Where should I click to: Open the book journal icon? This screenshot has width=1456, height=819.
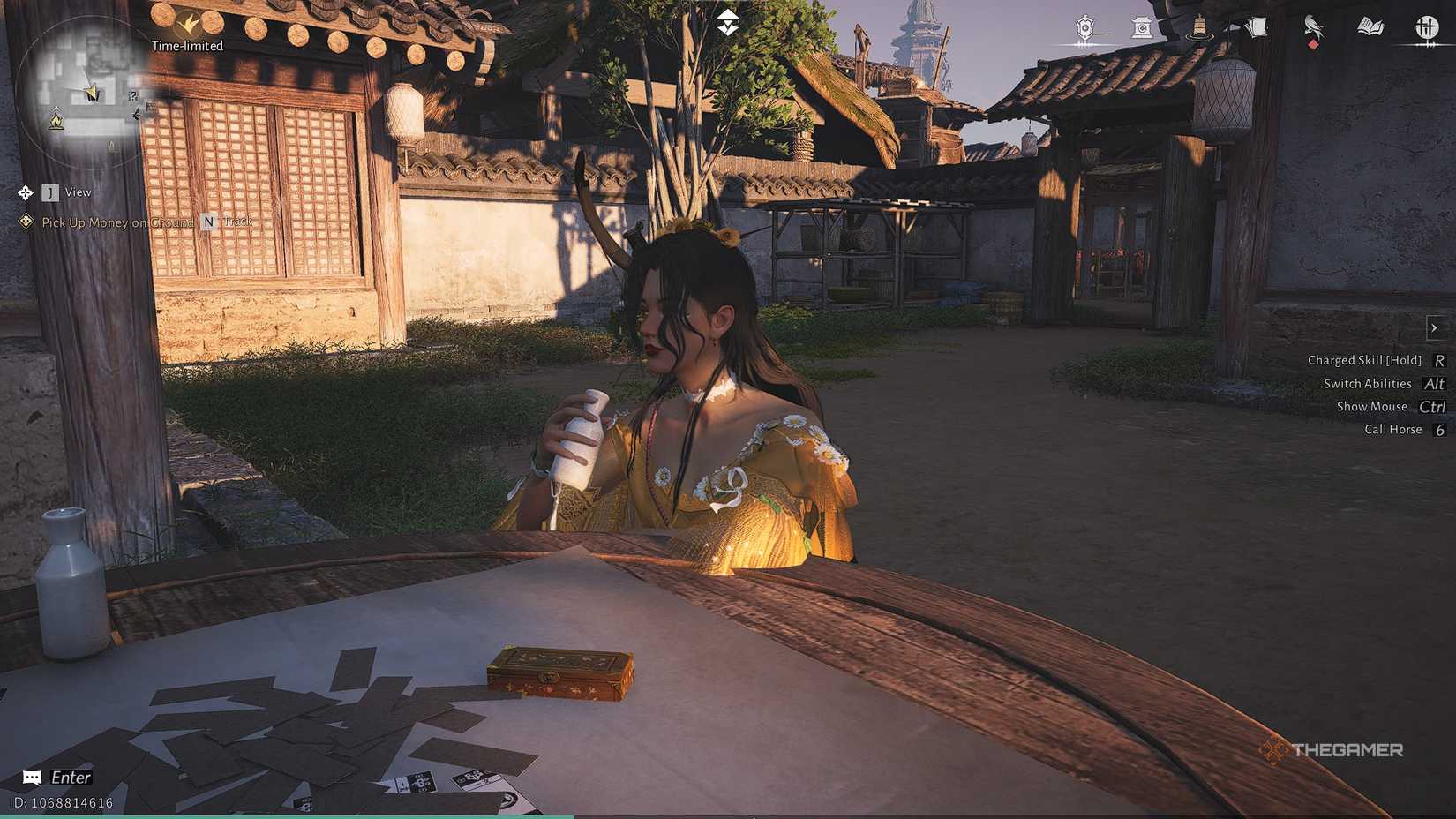pos(1370,26)
